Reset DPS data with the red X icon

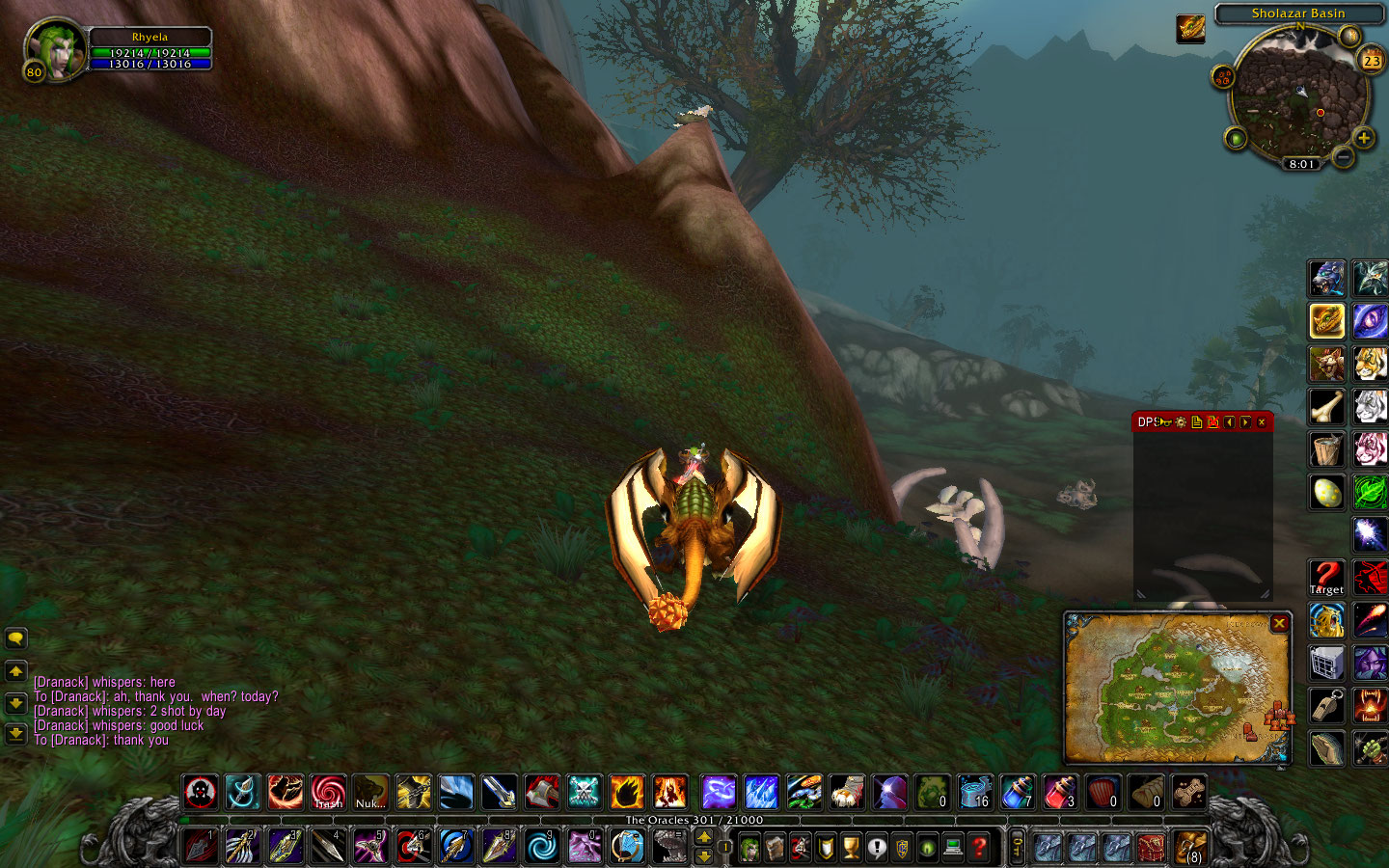pyautogui.click(x=1213, y=422)
